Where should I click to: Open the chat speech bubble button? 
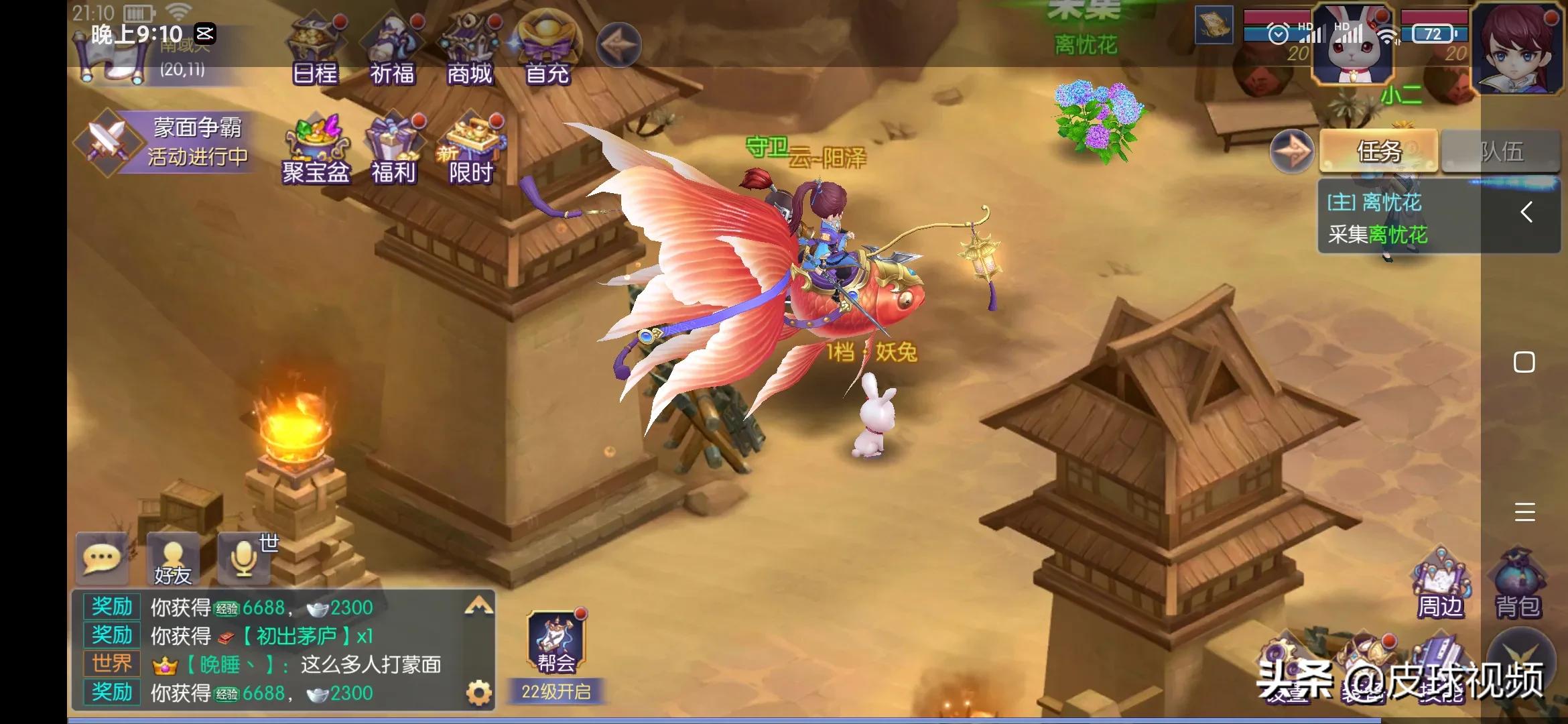102,557
